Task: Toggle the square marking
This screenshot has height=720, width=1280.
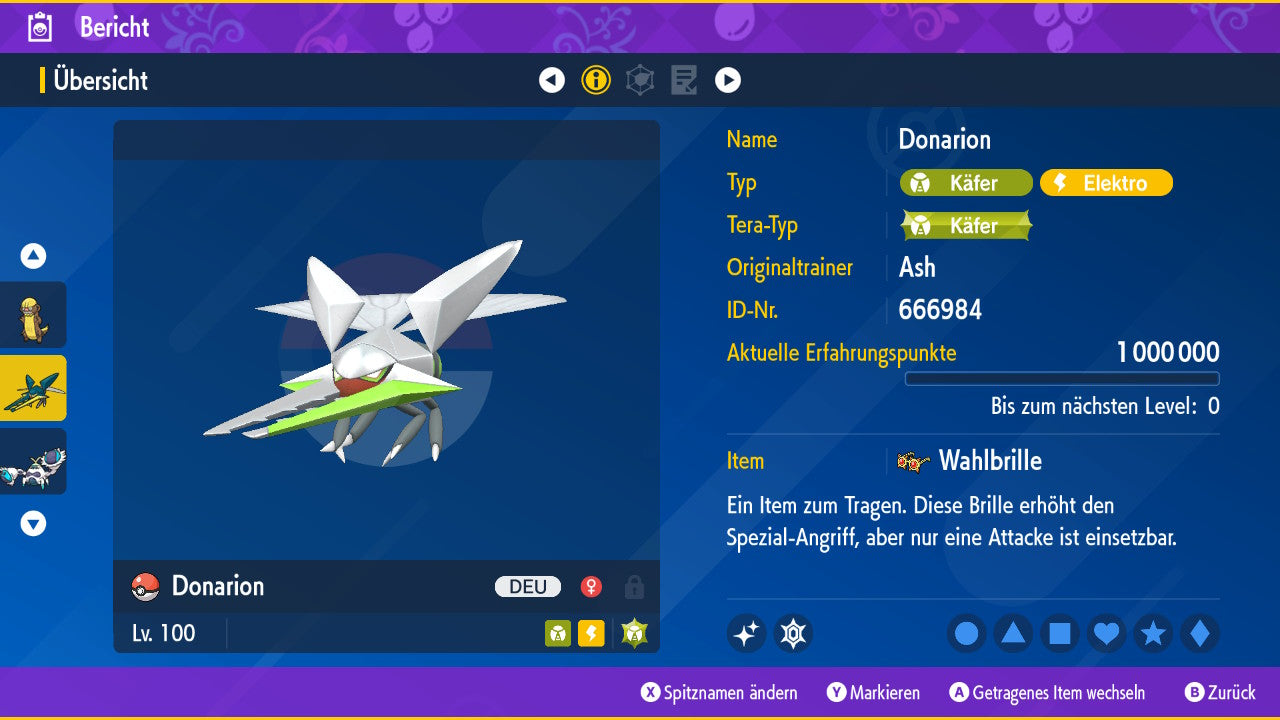Action: [1060, 633]
